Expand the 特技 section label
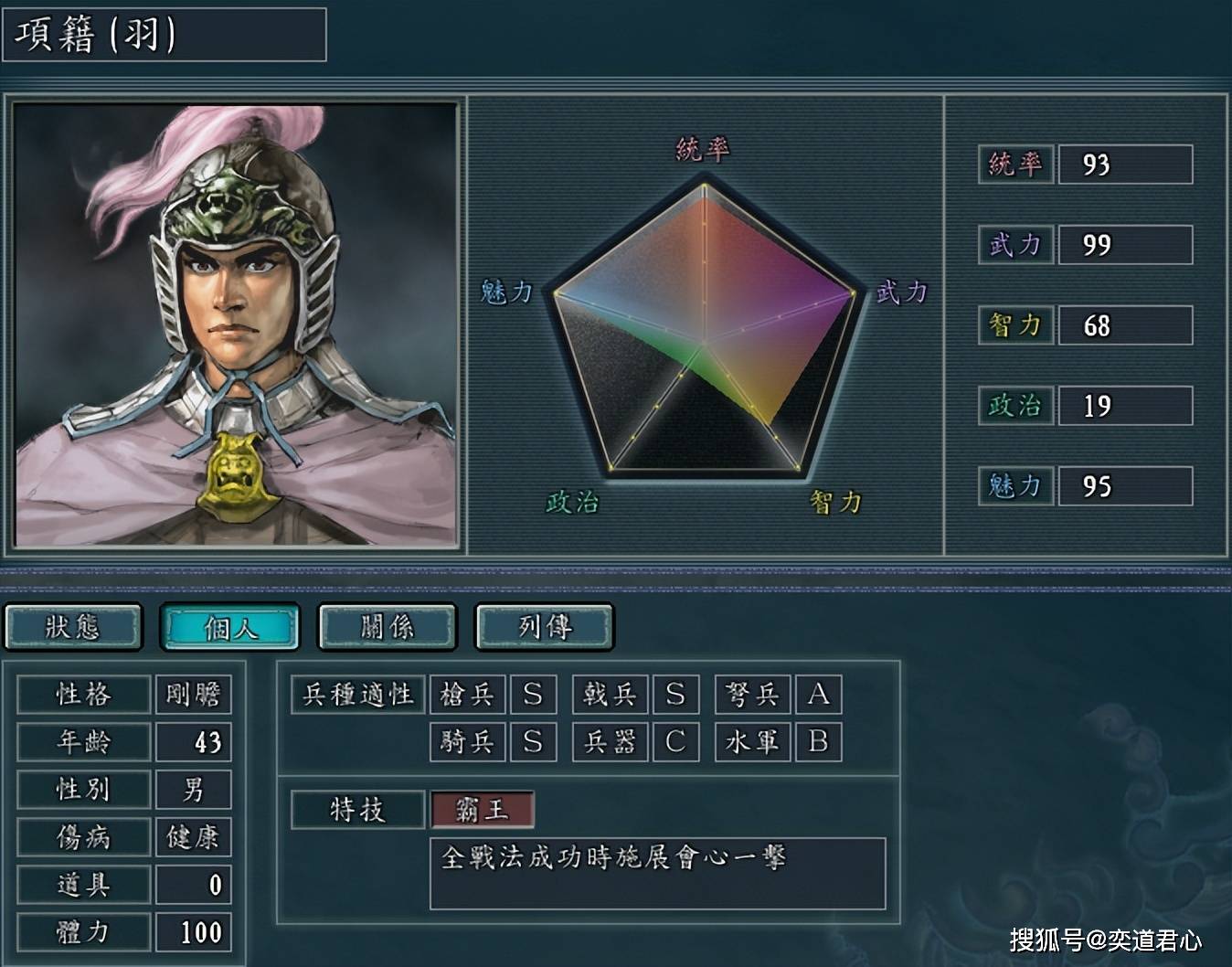The height and width of the screenshot is (967, 1232). click(x=356, y=808)
